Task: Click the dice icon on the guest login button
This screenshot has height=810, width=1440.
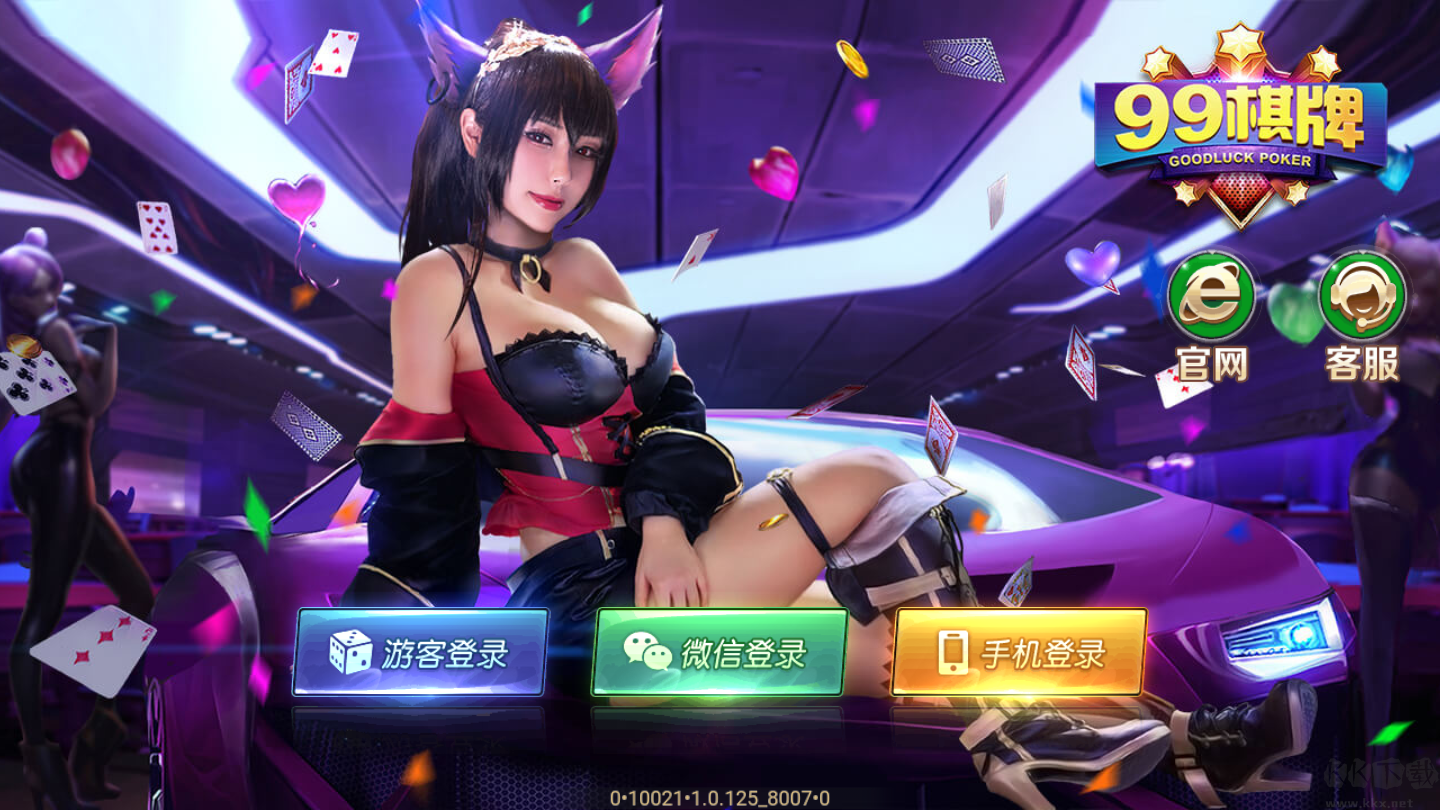Action: click(x=351, y=651)
